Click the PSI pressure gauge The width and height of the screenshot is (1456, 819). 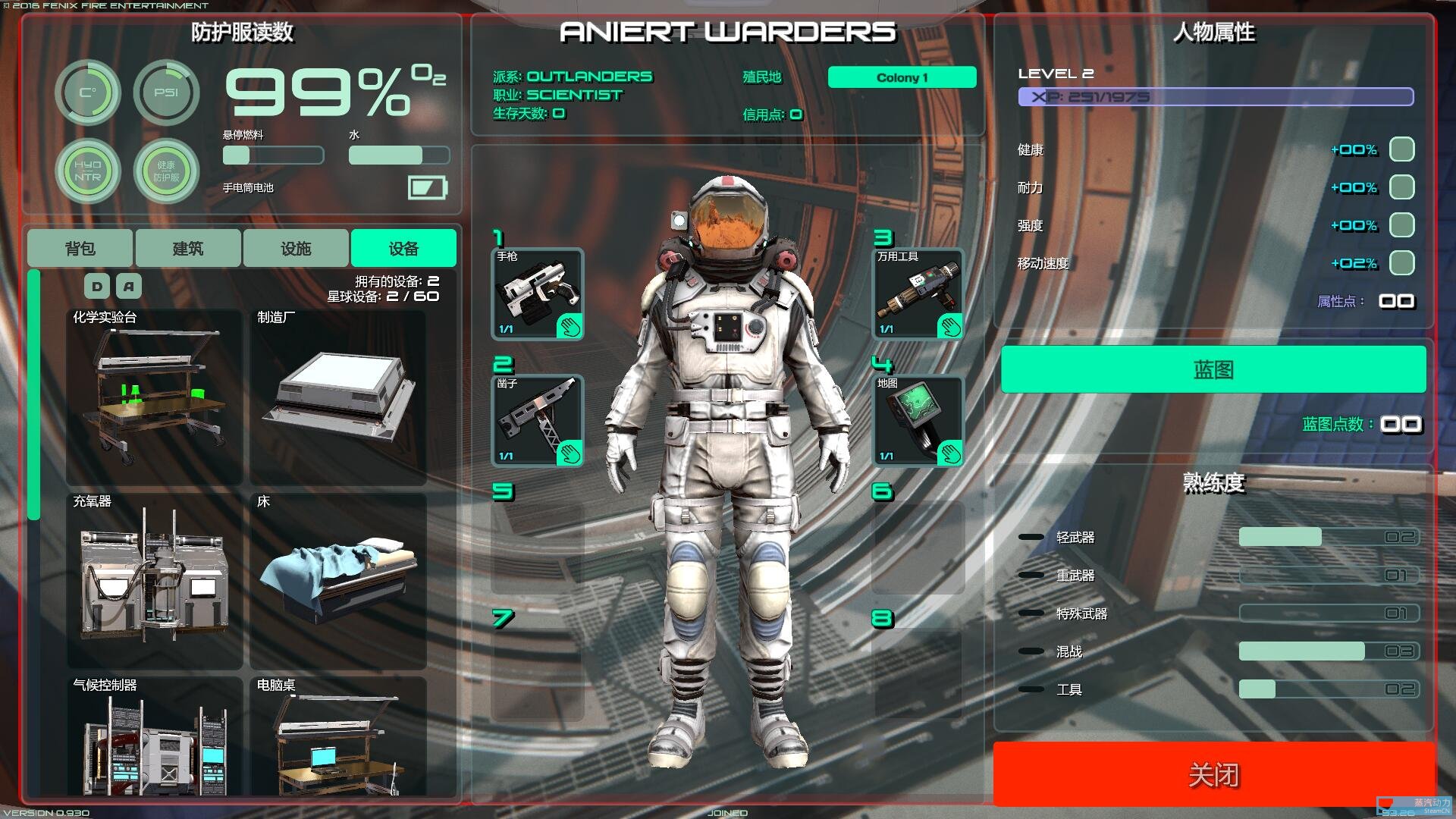tap(167, 92)
